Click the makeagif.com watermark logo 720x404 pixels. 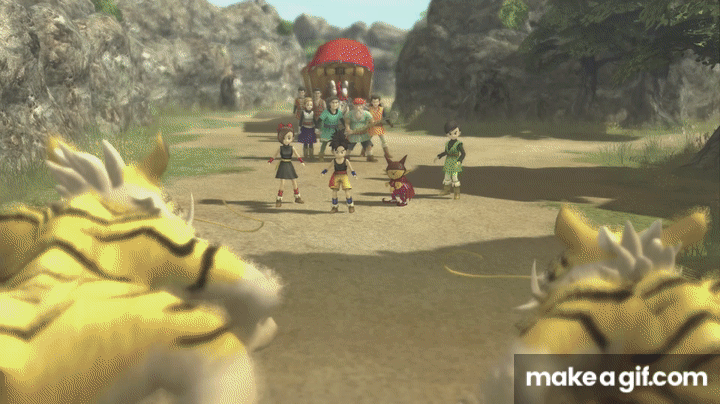pos(616,378)
